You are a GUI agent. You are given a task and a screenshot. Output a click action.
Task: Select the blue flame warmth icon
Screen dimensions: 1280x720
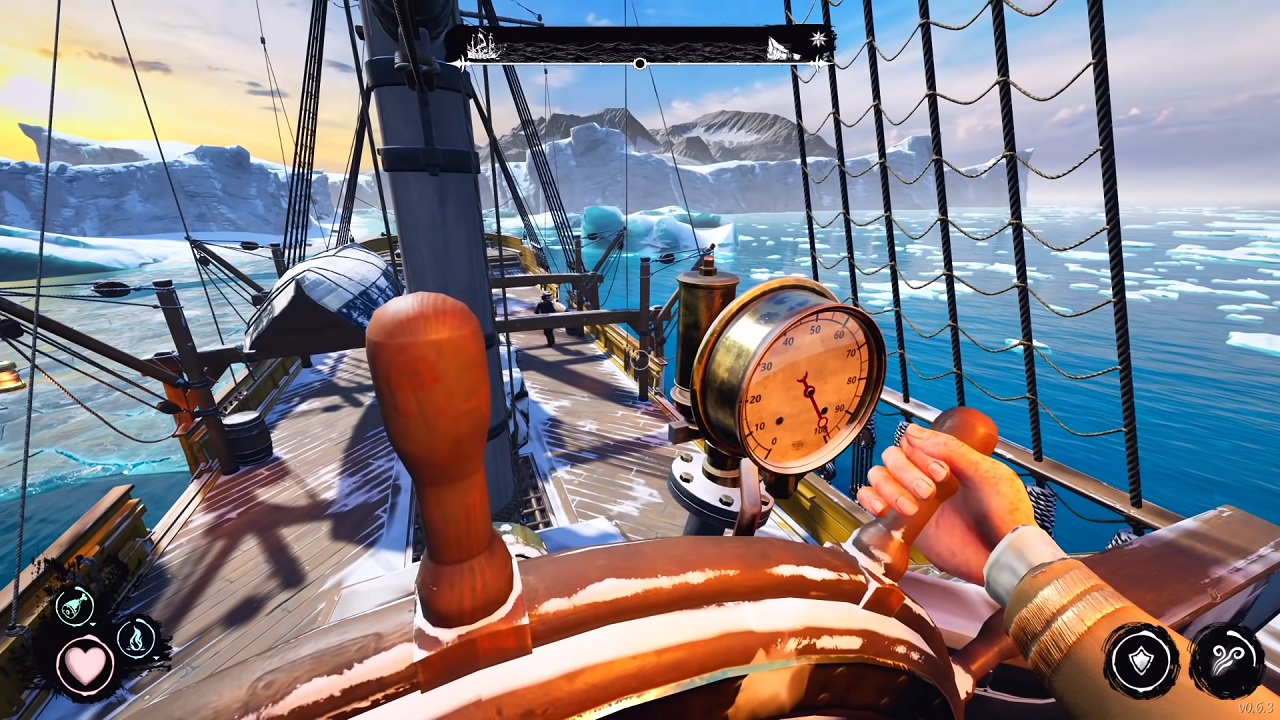[136, 637]
